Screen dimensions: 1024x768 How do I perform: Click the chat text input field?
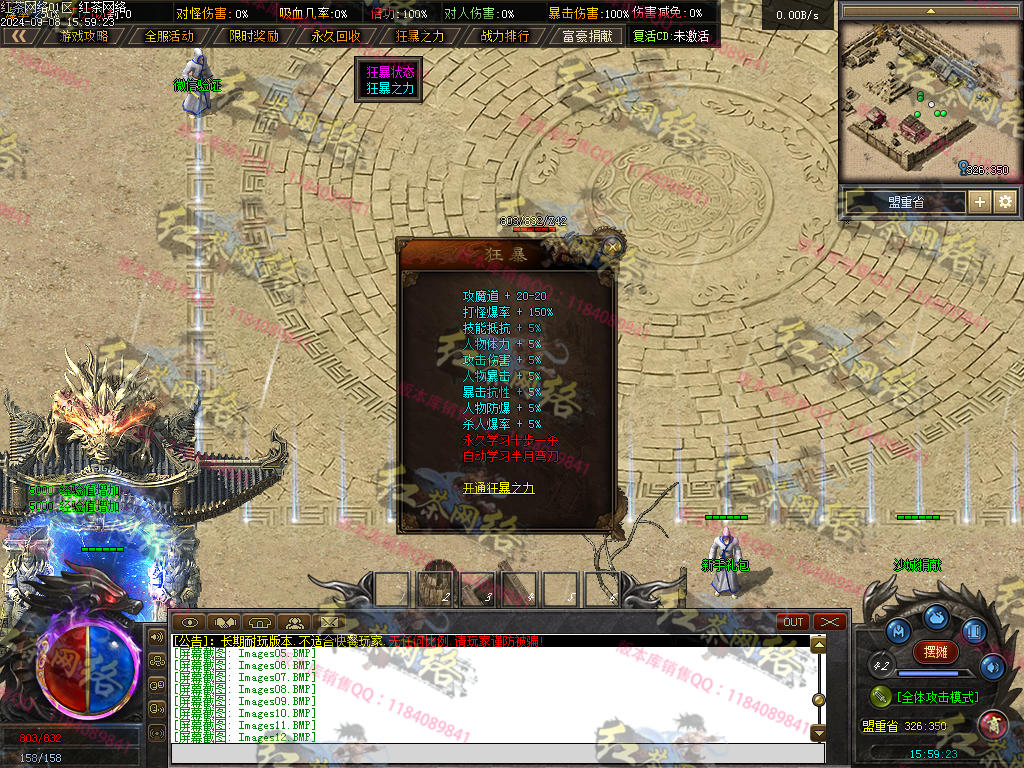[x=490, y=753]
